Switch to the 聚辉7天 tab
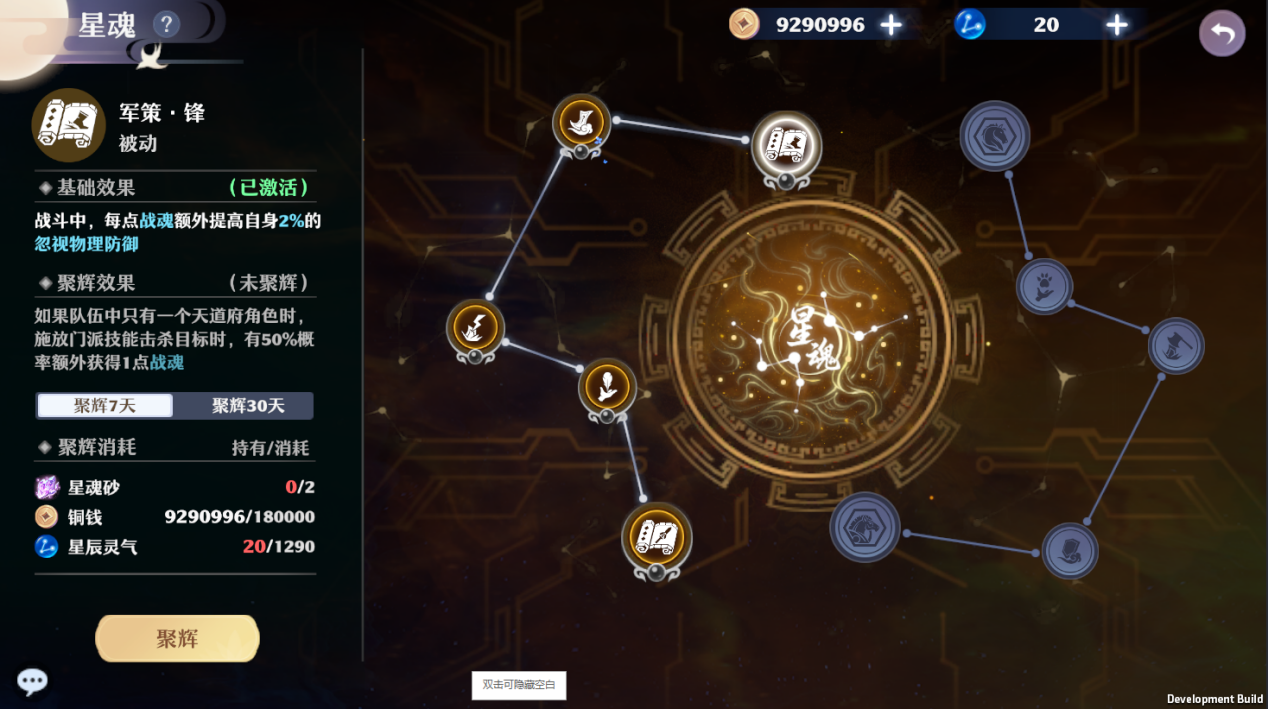This screenshot has width=1268, height=709. 105,405
